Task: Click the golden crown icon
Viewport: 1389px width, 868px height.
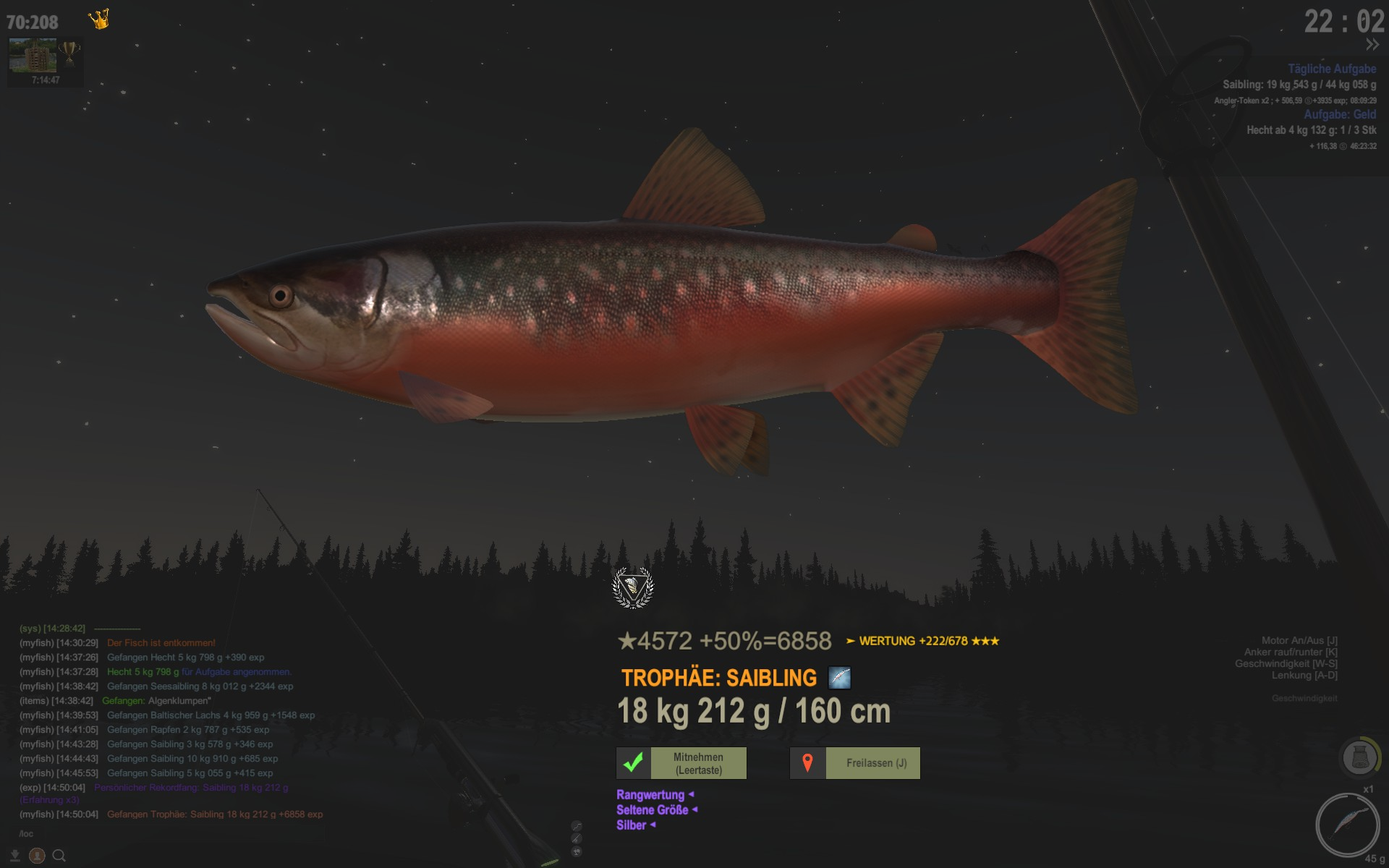Action: click(99, 20)
